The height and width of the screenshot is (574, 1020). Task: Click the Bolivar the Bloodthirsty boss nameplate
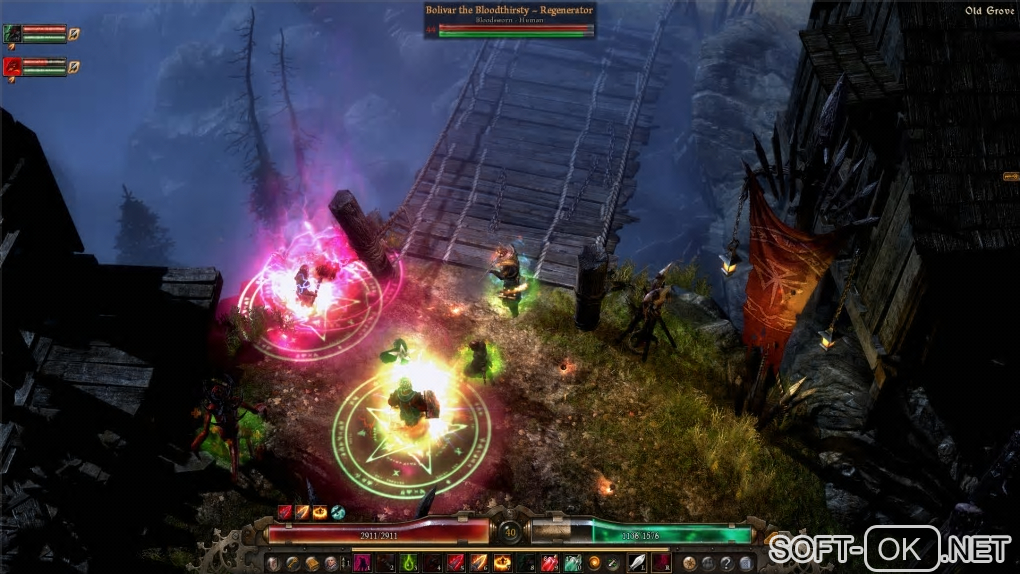[x=509, y=11]
